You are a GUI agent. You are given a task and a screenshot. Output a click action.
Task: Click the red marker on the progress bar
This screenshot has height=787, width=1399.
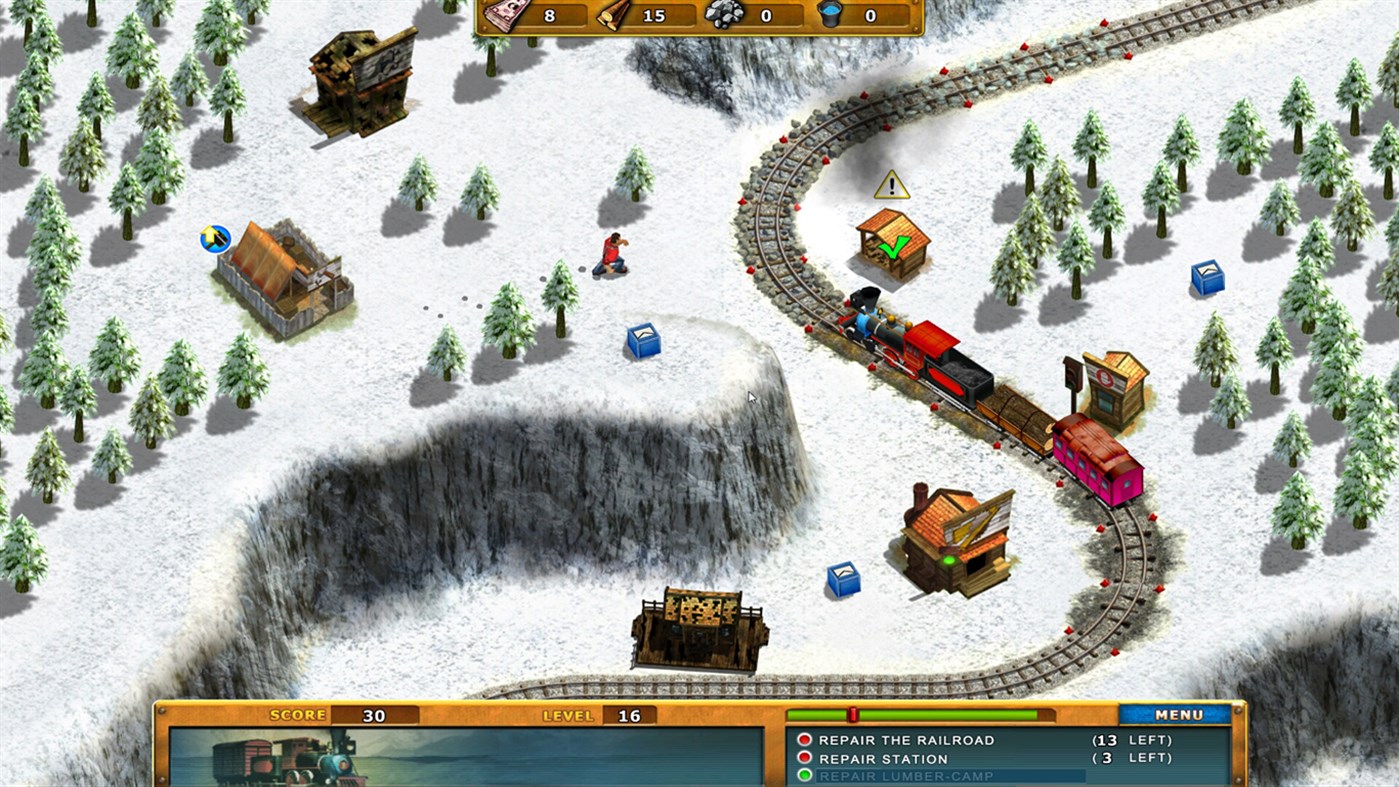click(853, 713)
